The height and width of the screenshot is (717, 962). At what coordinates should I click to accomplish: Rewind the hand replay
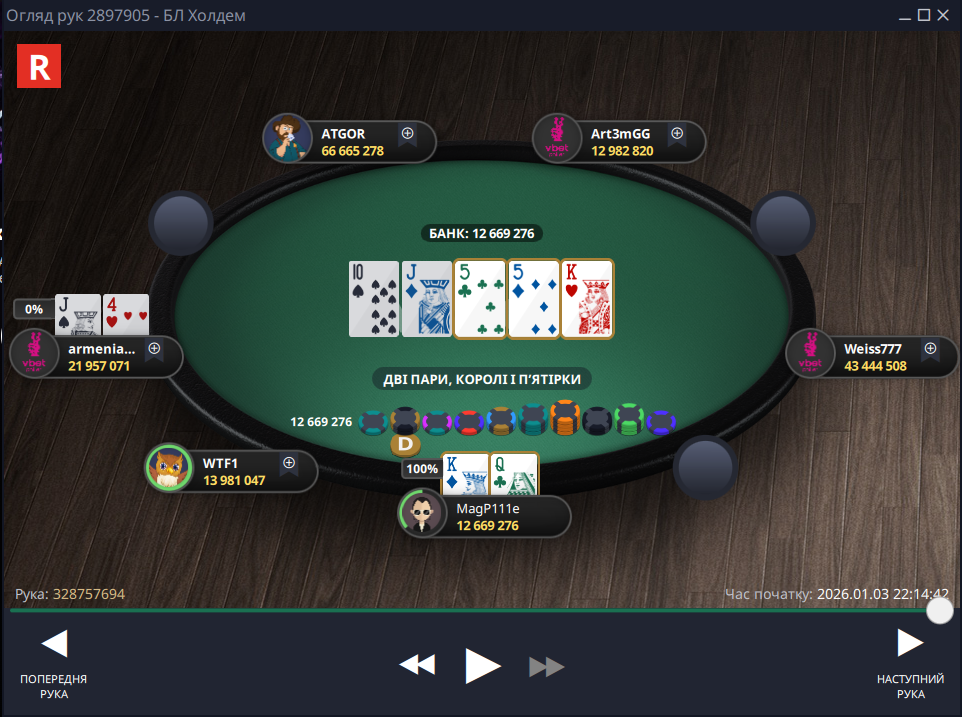coord(417,666)
